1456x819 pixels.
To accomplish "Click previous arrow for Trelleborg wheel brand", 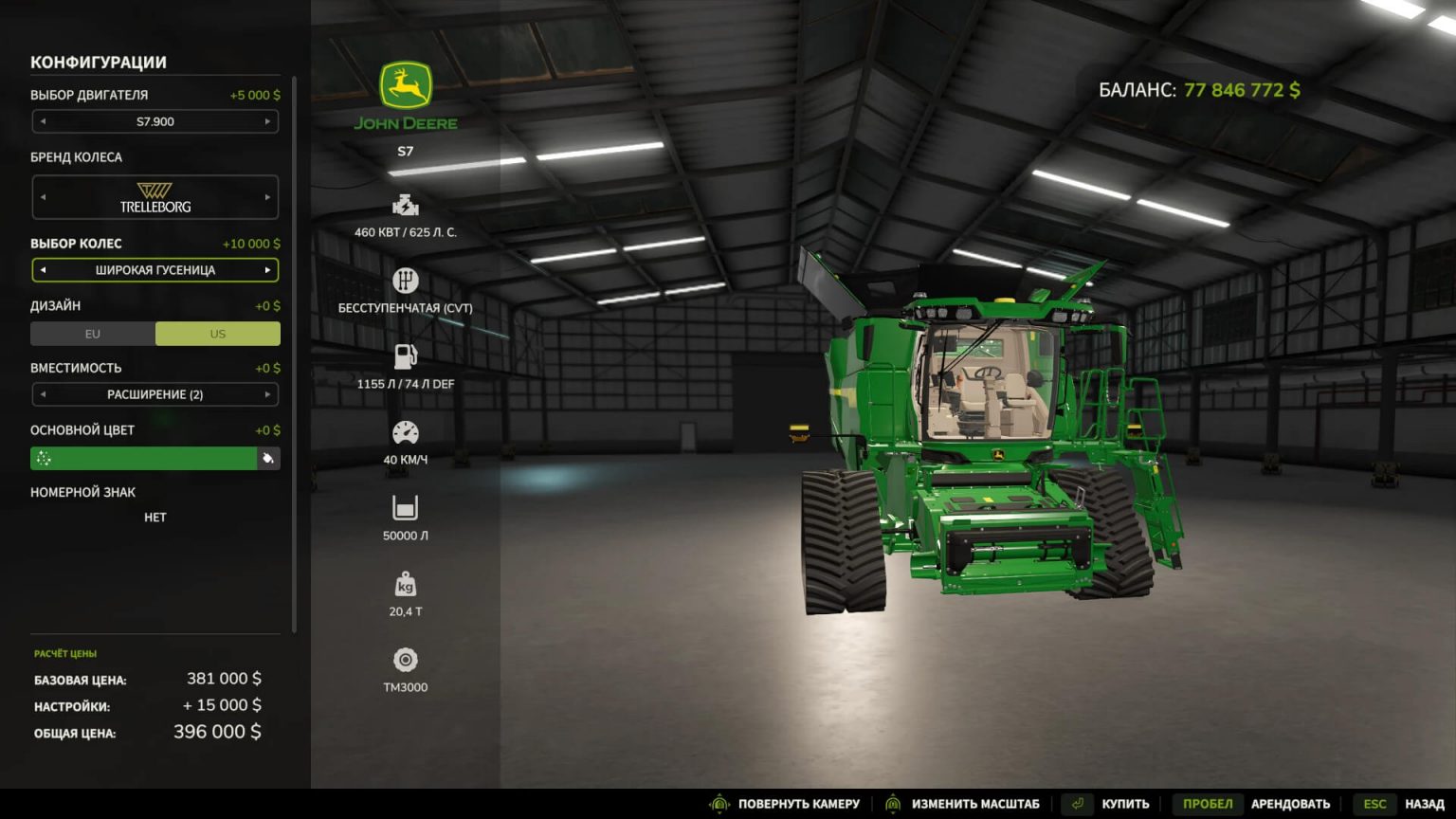I will pyautogui.click(x=42, y=196).
